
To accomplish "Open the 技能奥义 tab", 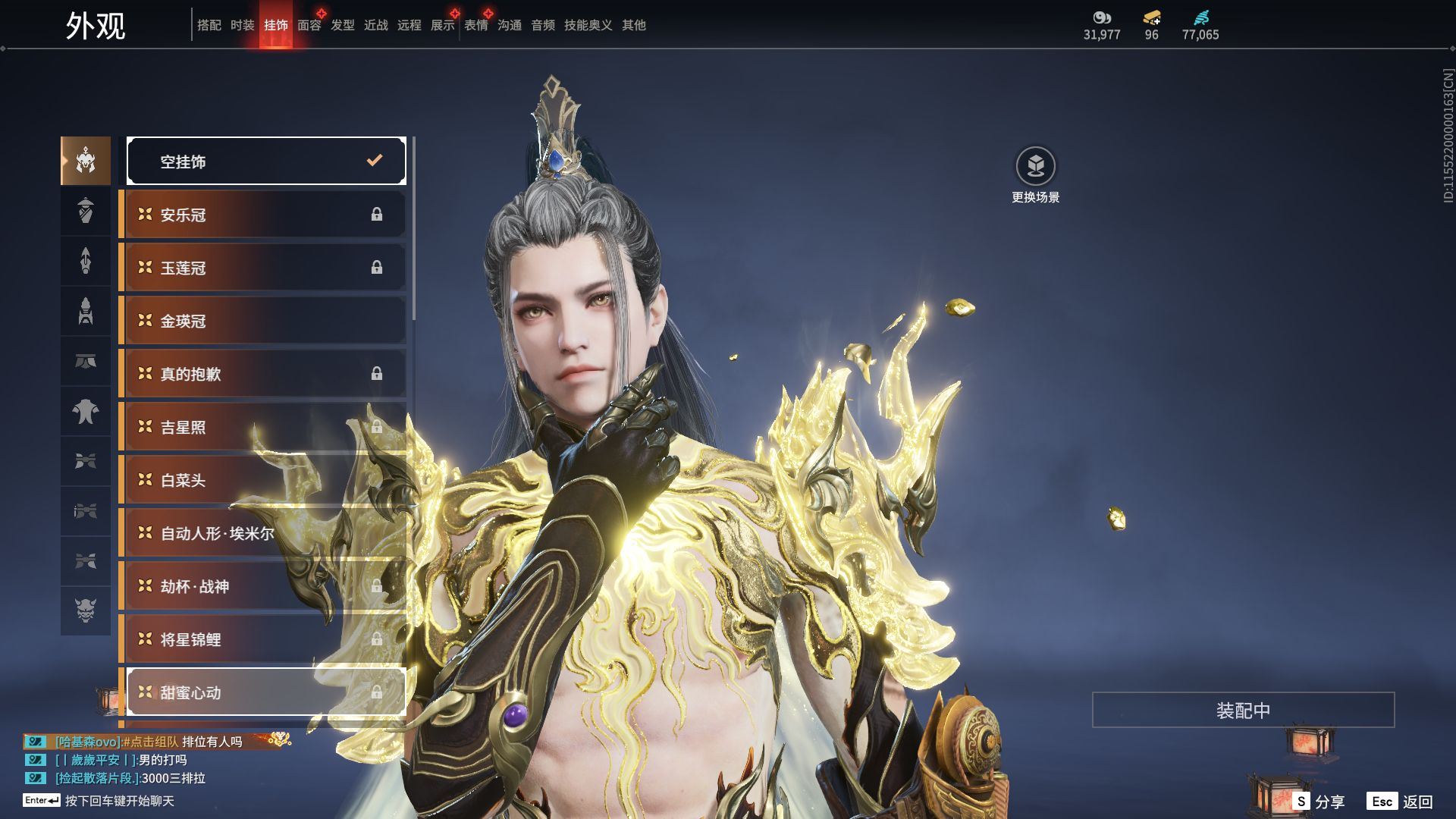I will [588, 25].
